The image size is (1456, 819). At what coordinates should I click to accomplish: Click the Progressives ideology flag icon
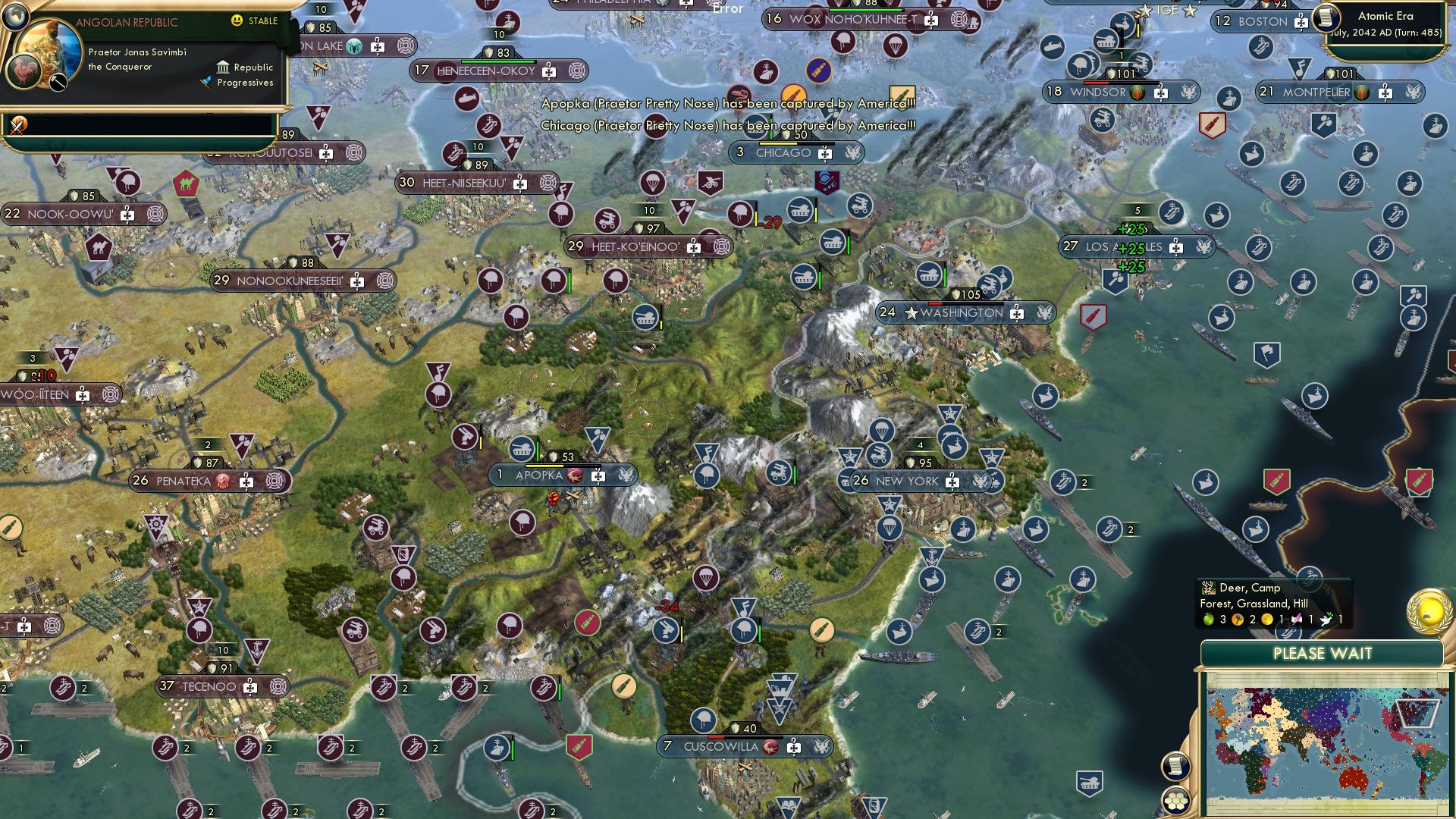tap(206, 82)
